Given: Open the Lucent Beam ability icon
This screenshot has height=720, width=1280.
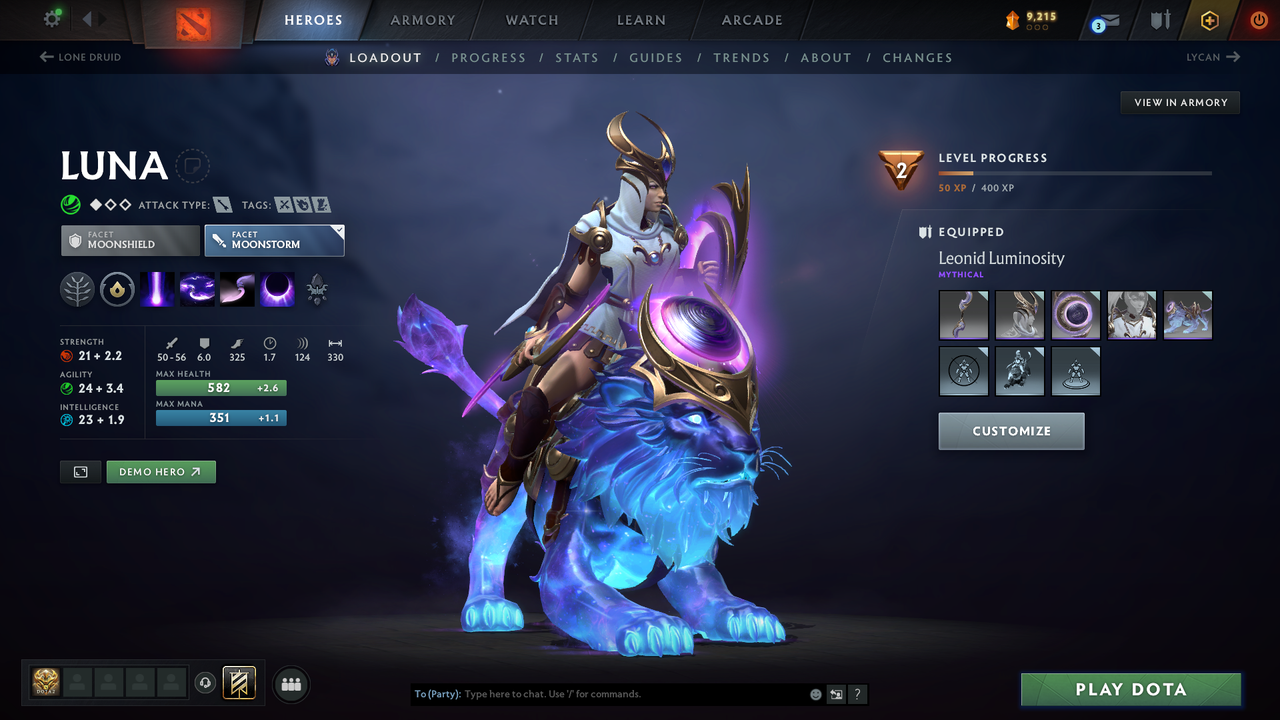Looking at the screenshot, I should click(157, 290).
